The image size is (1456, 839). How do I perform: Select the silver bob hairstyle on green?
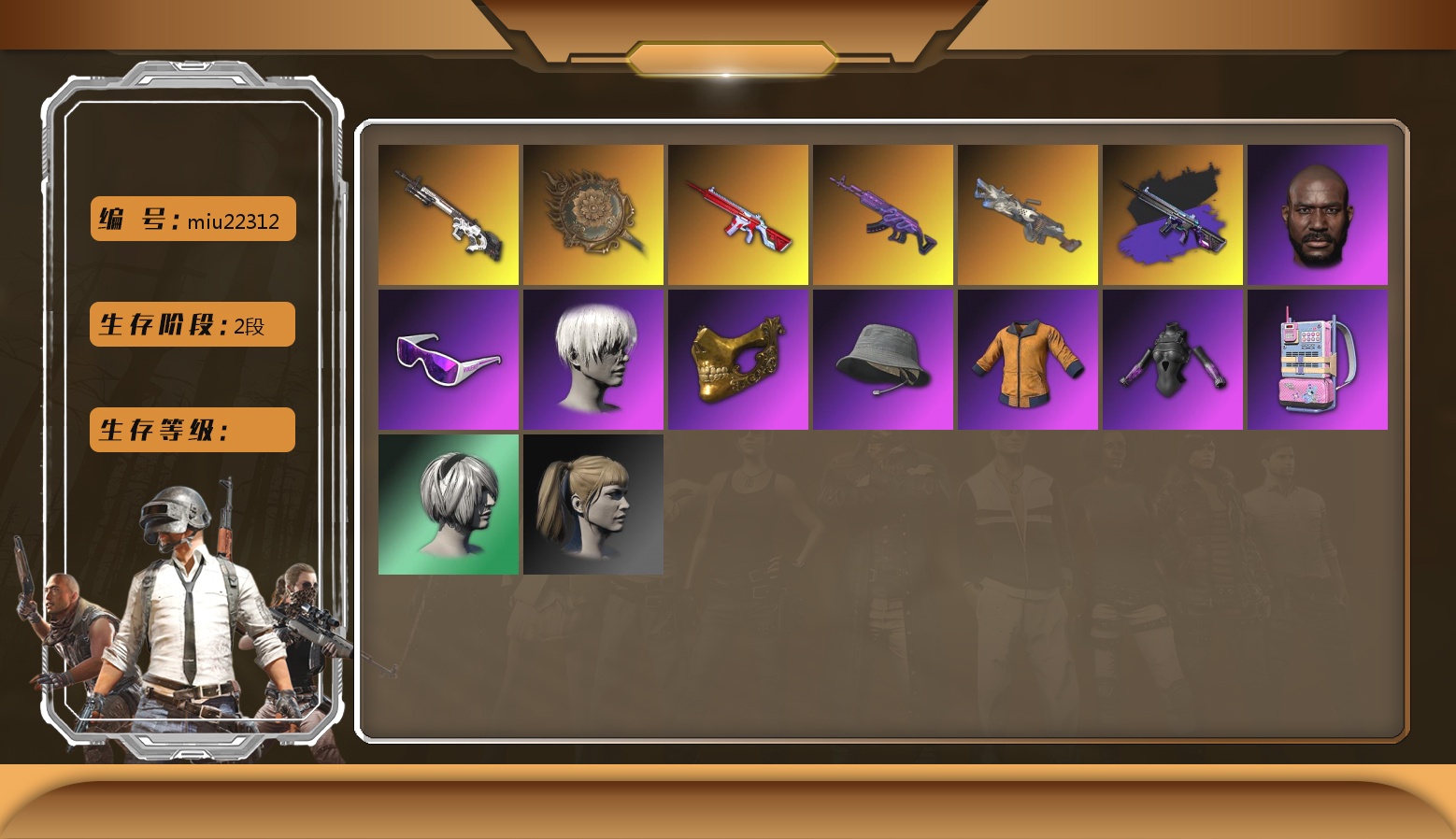[x=449, y=505]
